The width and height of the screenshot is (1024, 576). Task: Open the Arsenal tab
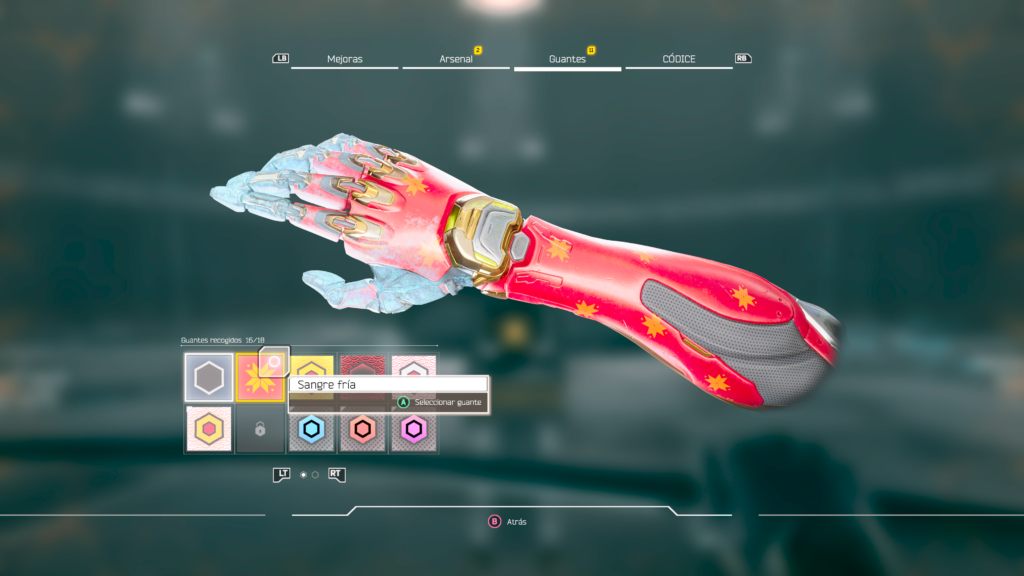(456, 59)
